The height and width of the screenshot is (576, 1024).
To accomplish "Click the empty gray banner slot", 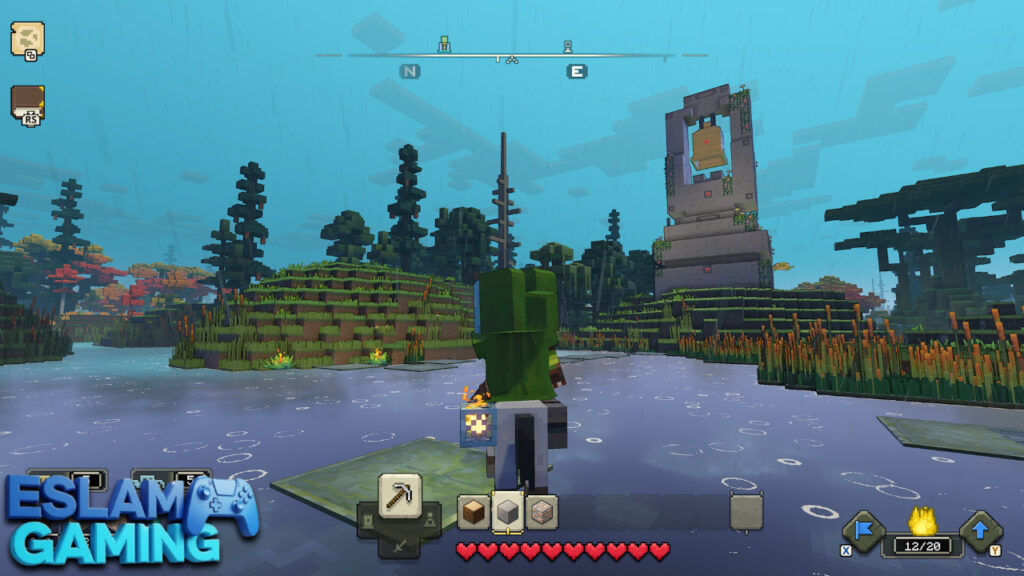I will pos(746,512).
